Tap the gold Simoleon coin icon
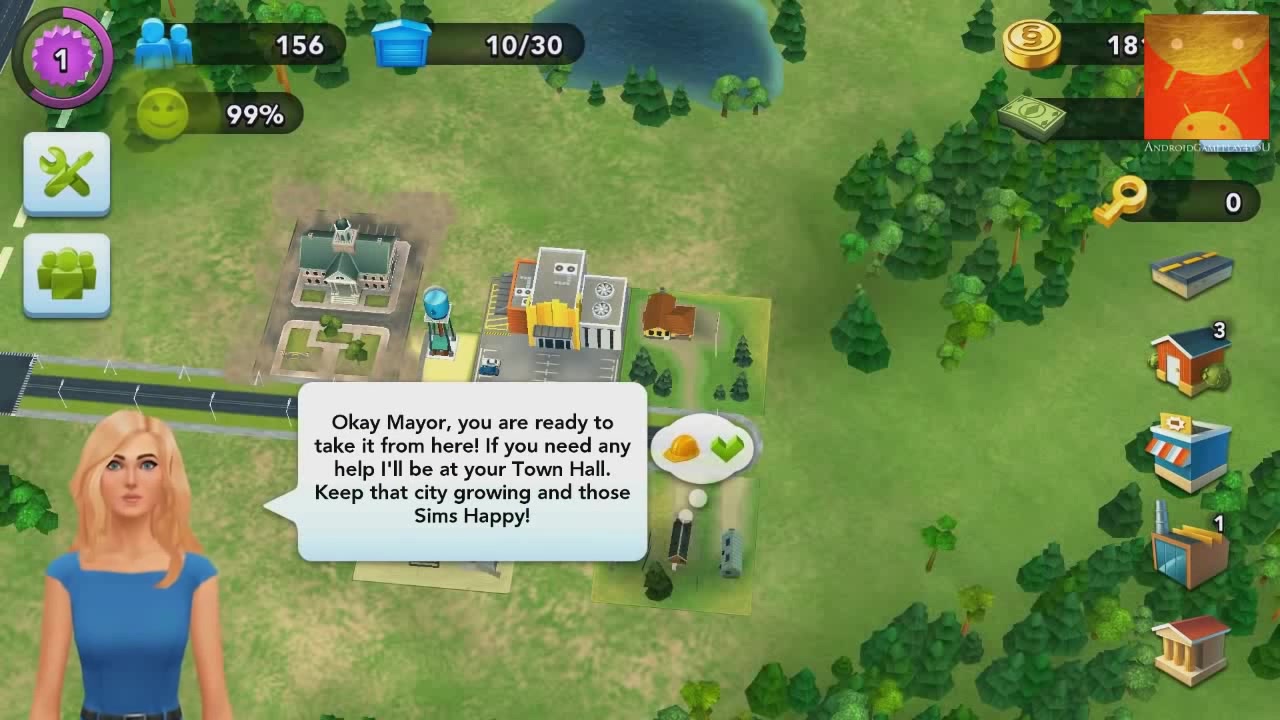 point(1031,45)
